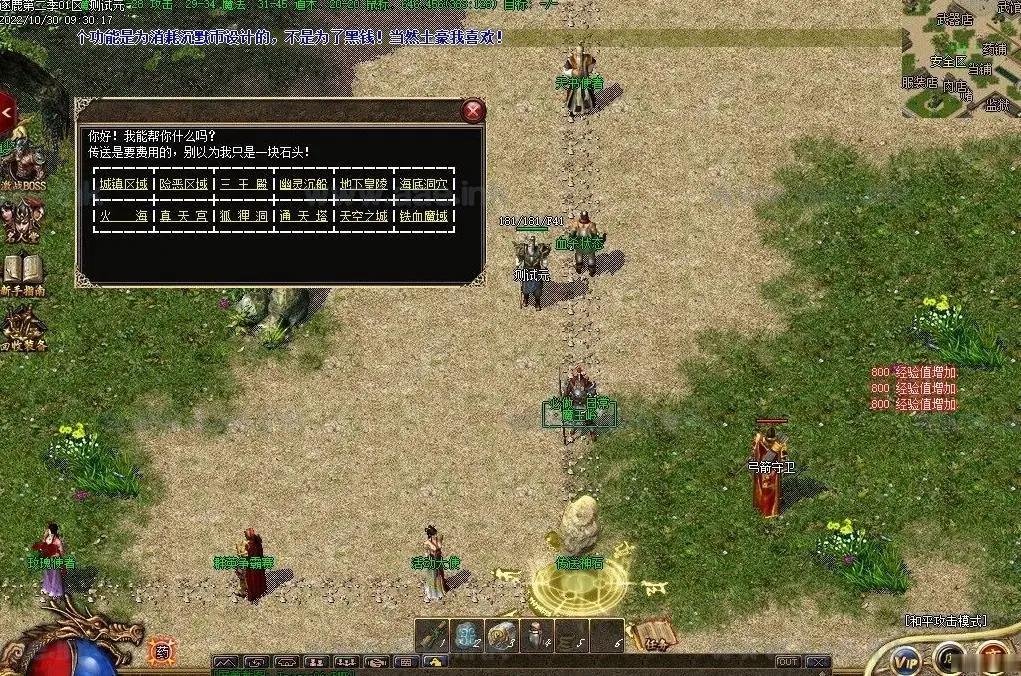Open the 名人堂 hall of fame

pos(22,220)
